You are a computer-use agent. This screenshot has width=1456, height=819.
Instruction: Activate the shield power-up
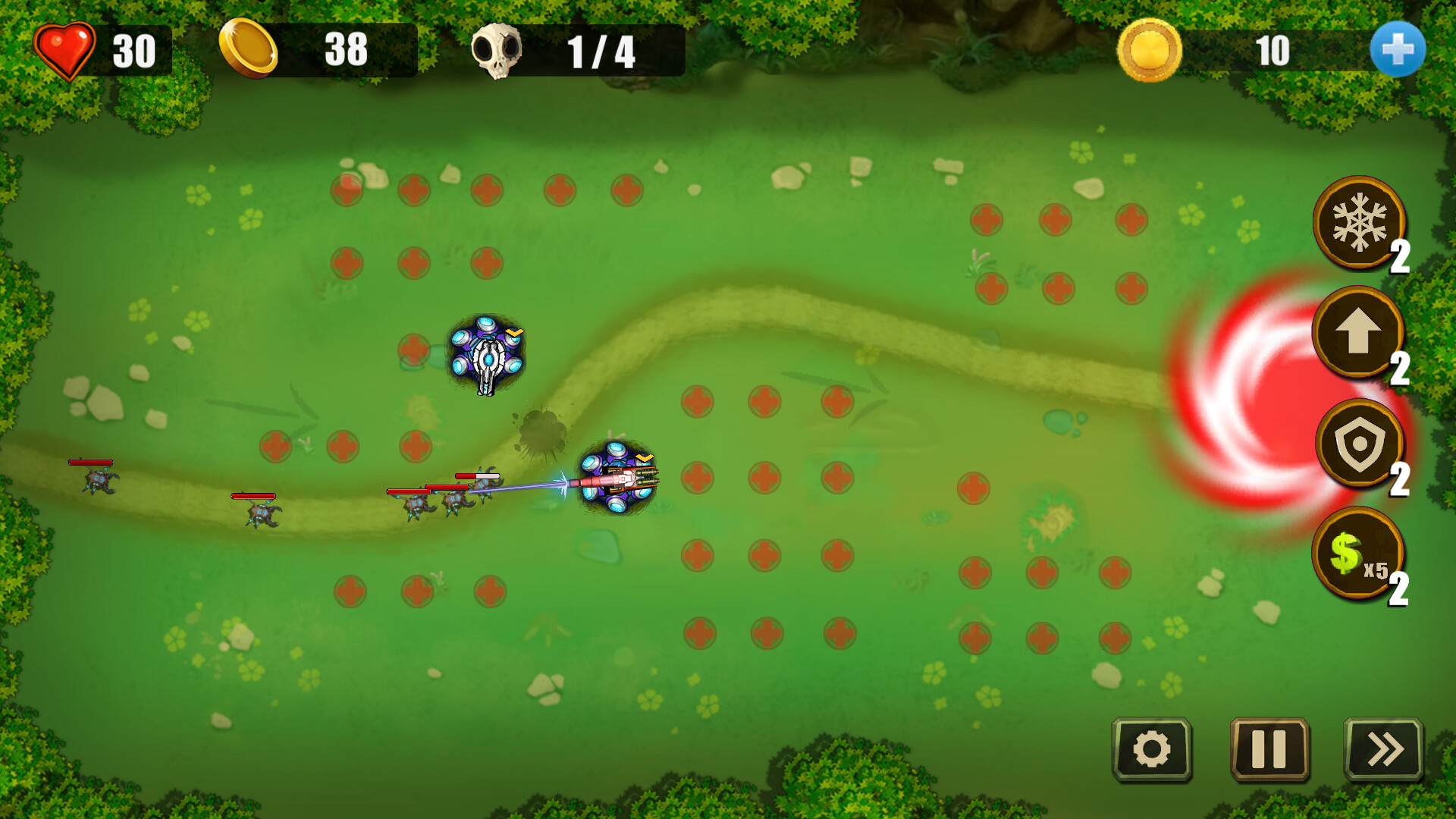pos(1359,444)
